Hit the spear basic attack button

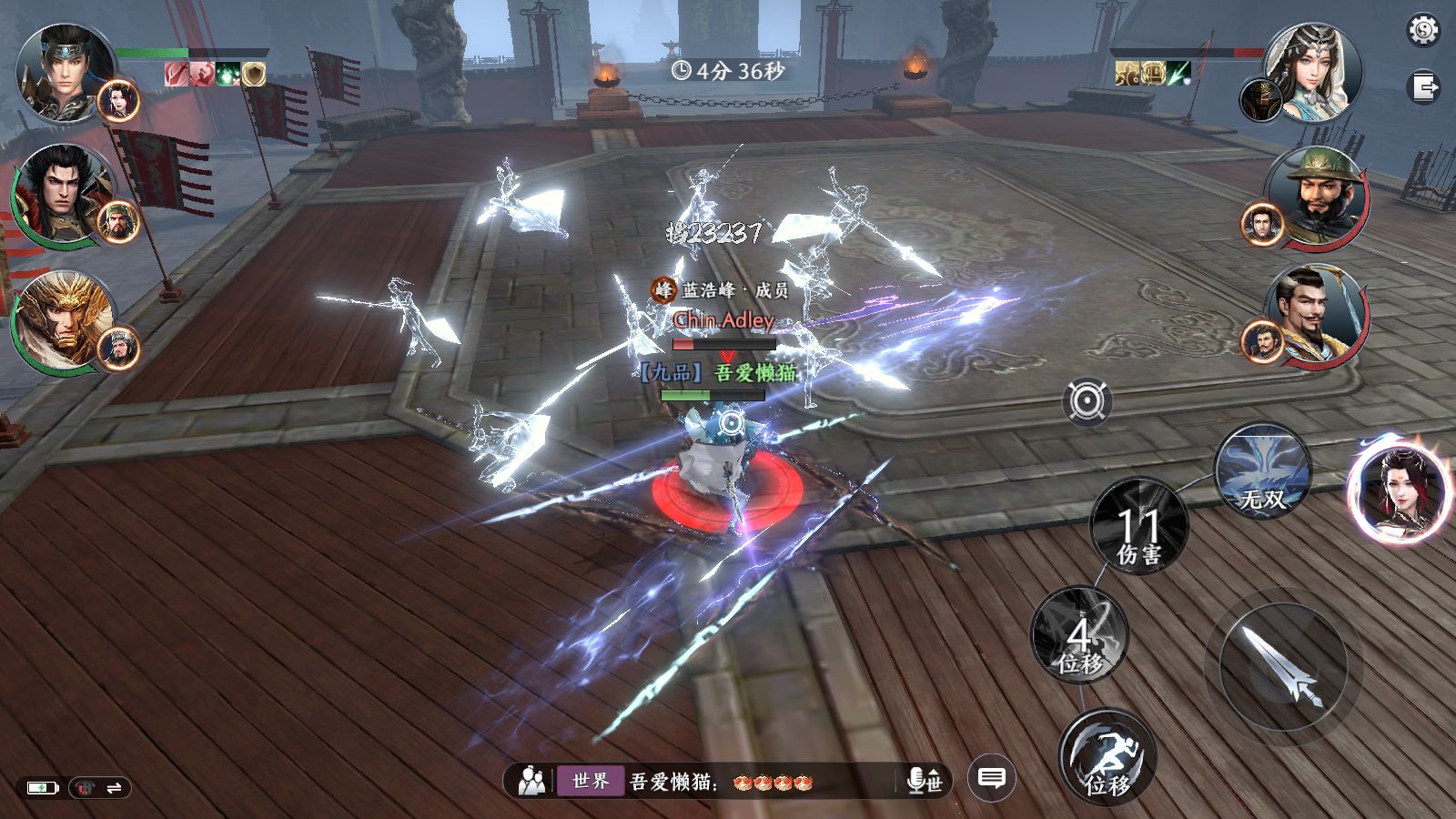point(1281,669)
